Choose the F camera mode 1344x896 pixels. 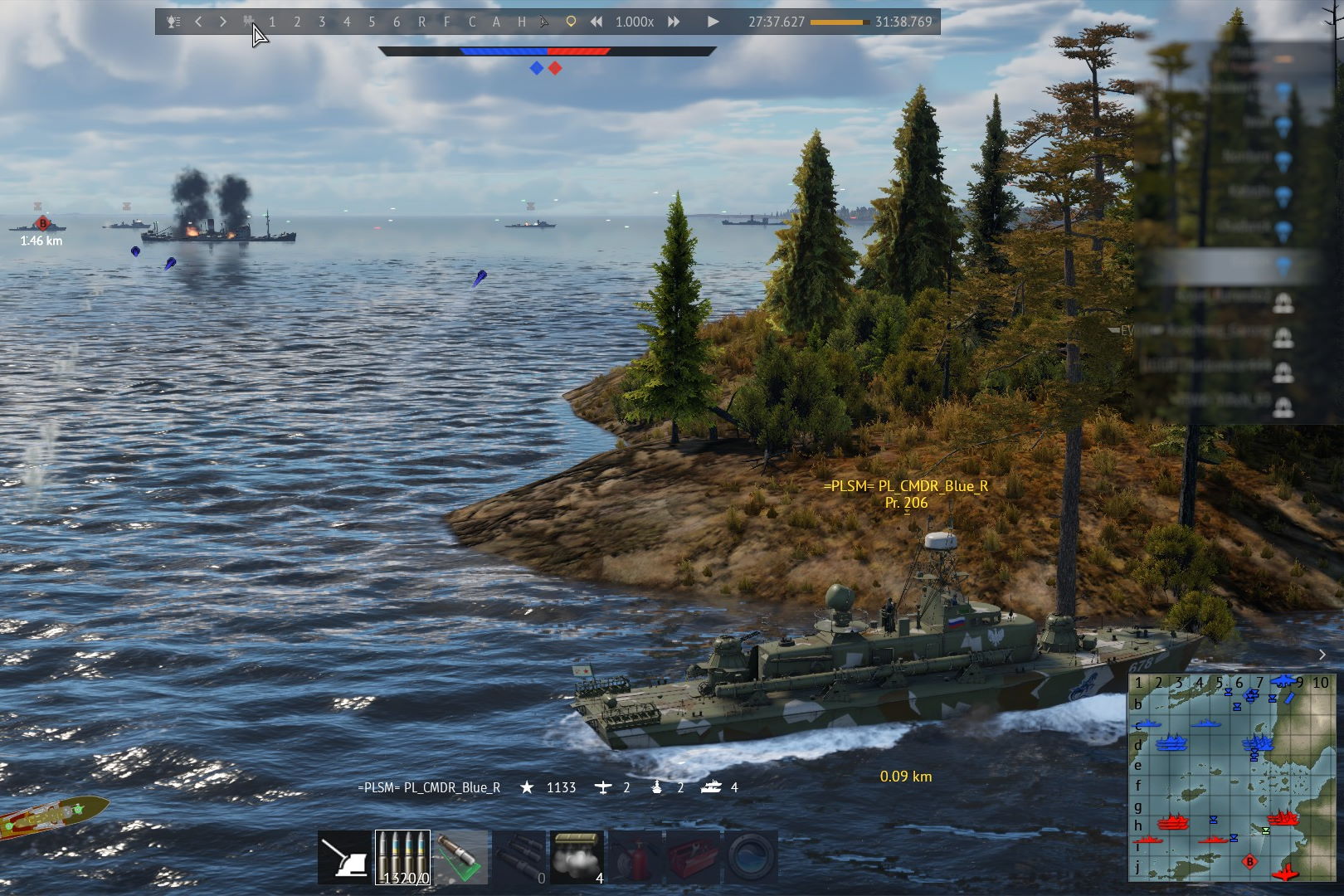[x=446, y=22]
